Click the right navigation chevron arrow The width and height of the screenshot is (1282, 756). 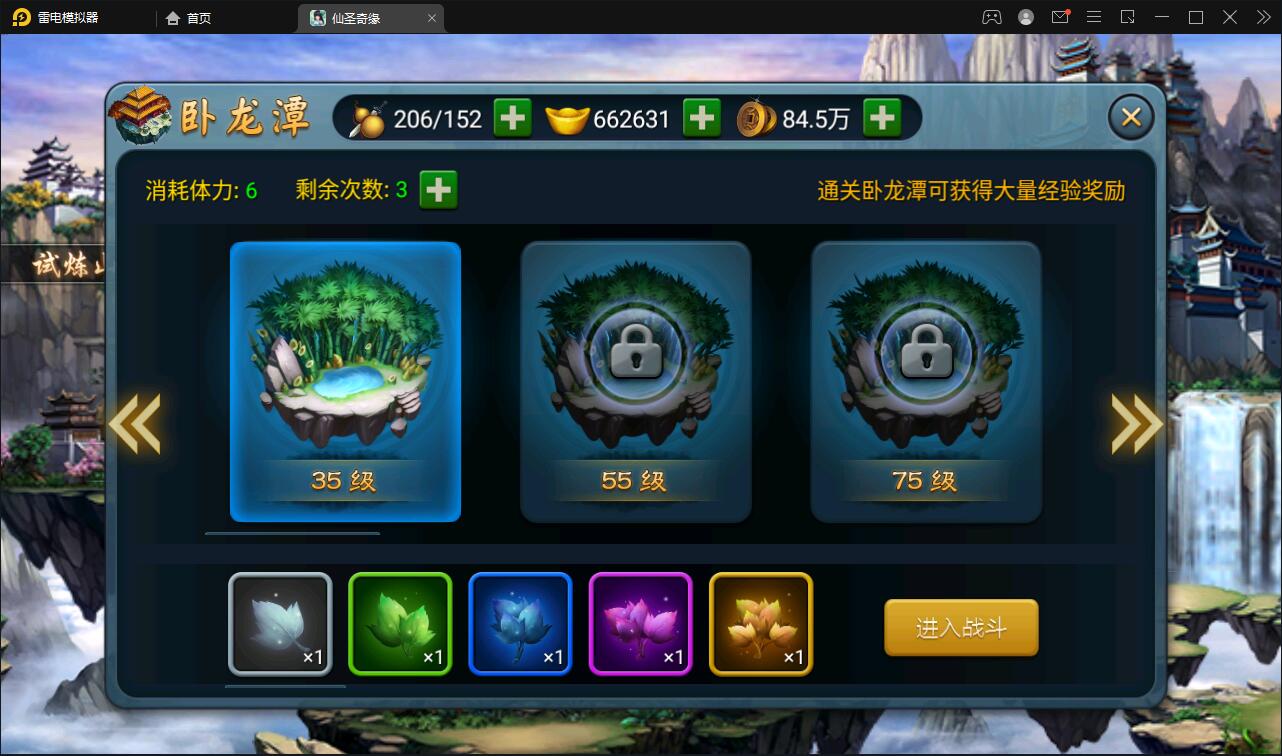pos(1136,424)
